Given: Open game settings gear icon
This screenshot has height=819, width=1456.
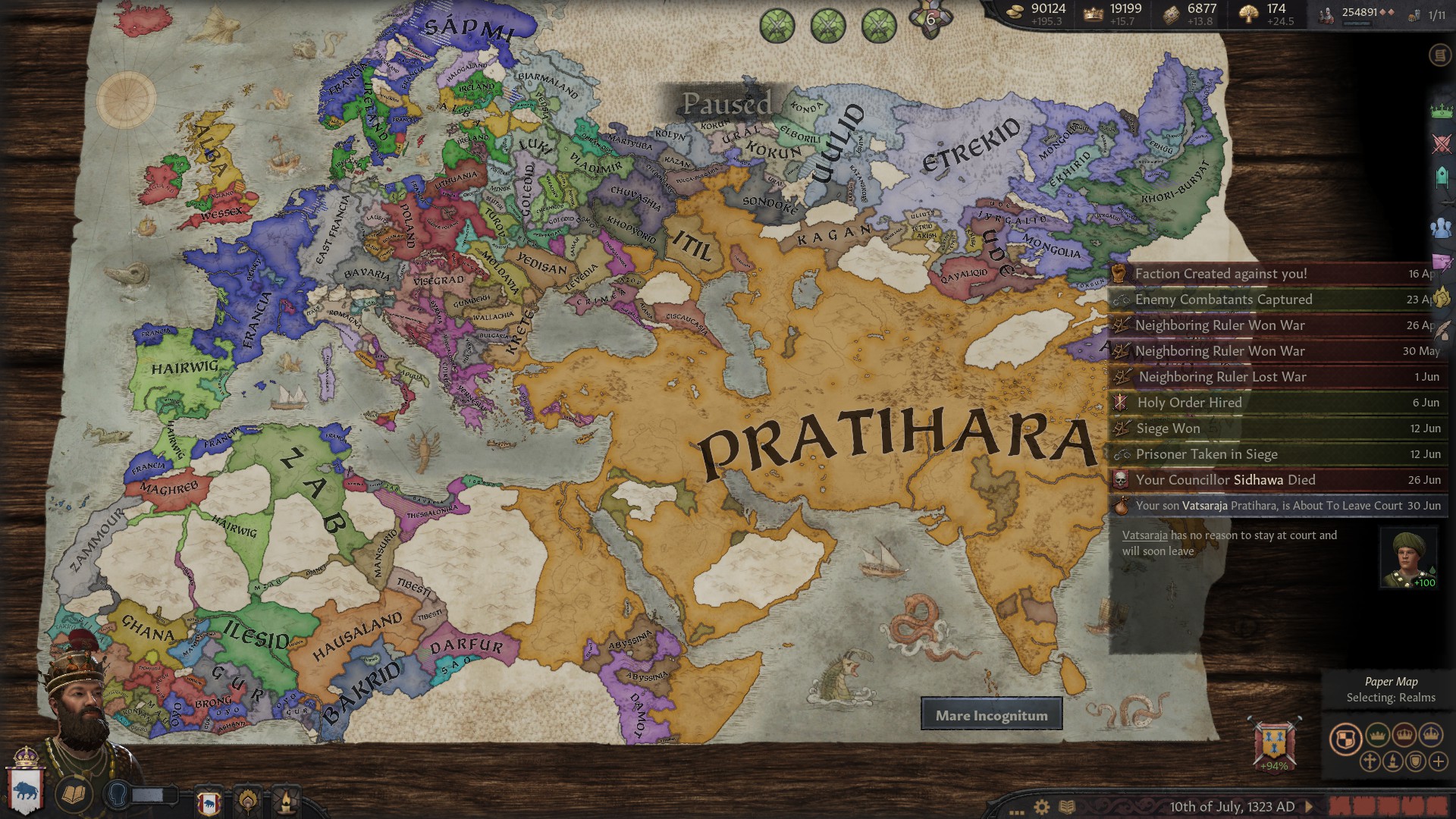Looking at the screenshot, I should (1042, 807).
